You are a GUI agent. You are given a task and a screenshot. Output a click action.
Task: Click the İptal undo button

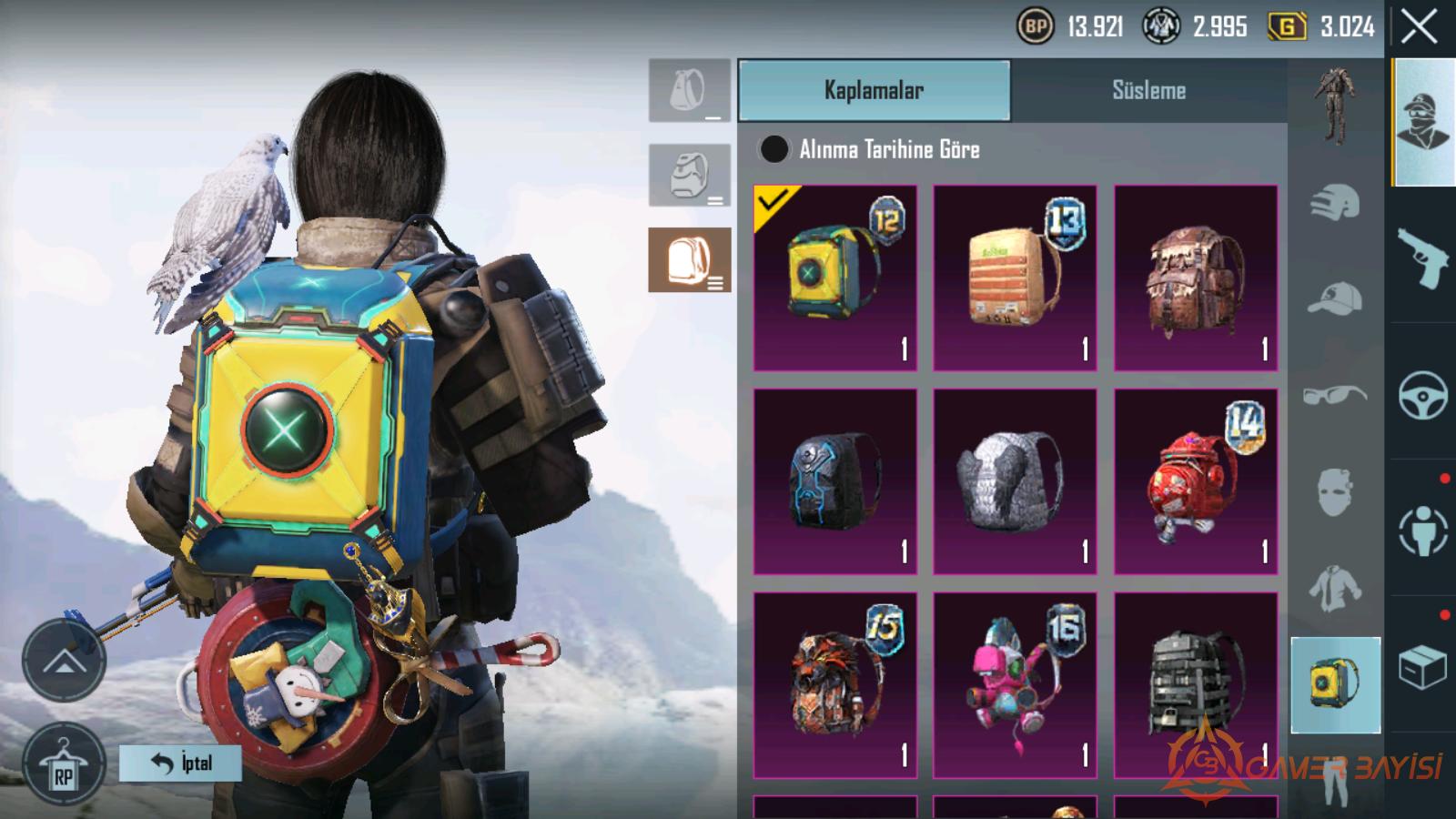point(180,763)
